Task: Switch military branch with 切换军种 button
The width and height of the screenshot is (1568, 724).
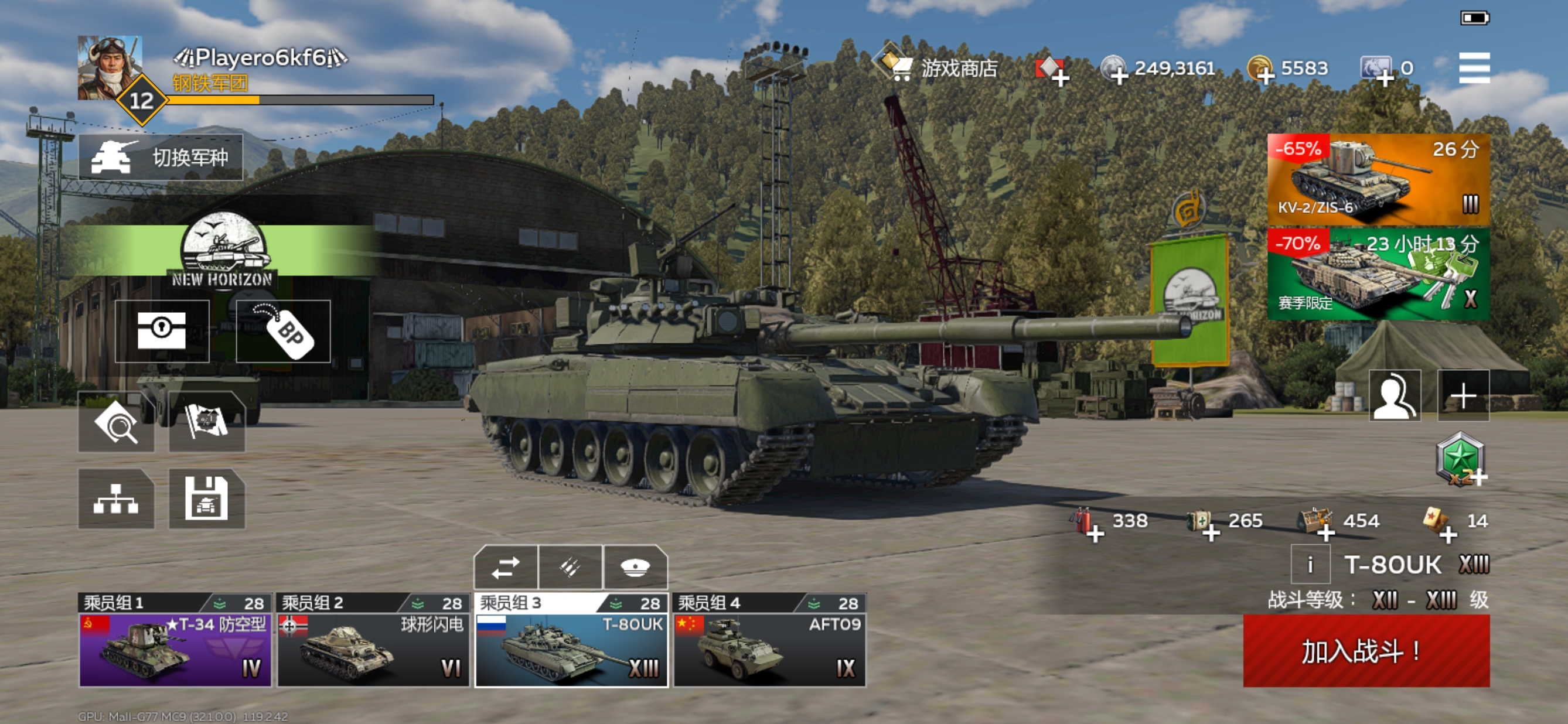Action: pos(161,158)
